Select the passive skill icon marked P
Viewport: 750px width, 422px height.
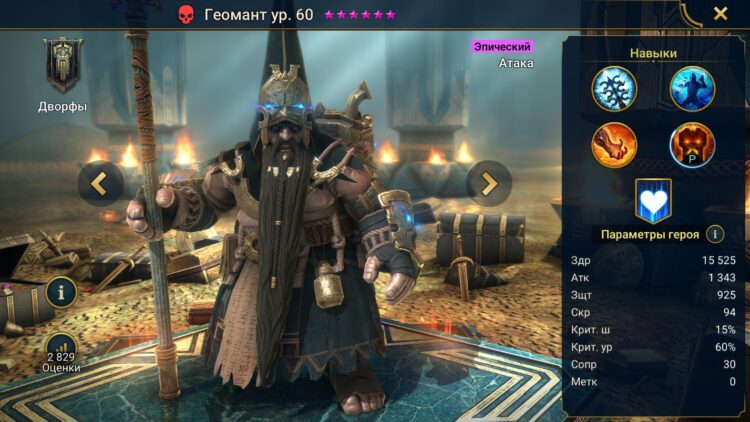click(692, 145)
